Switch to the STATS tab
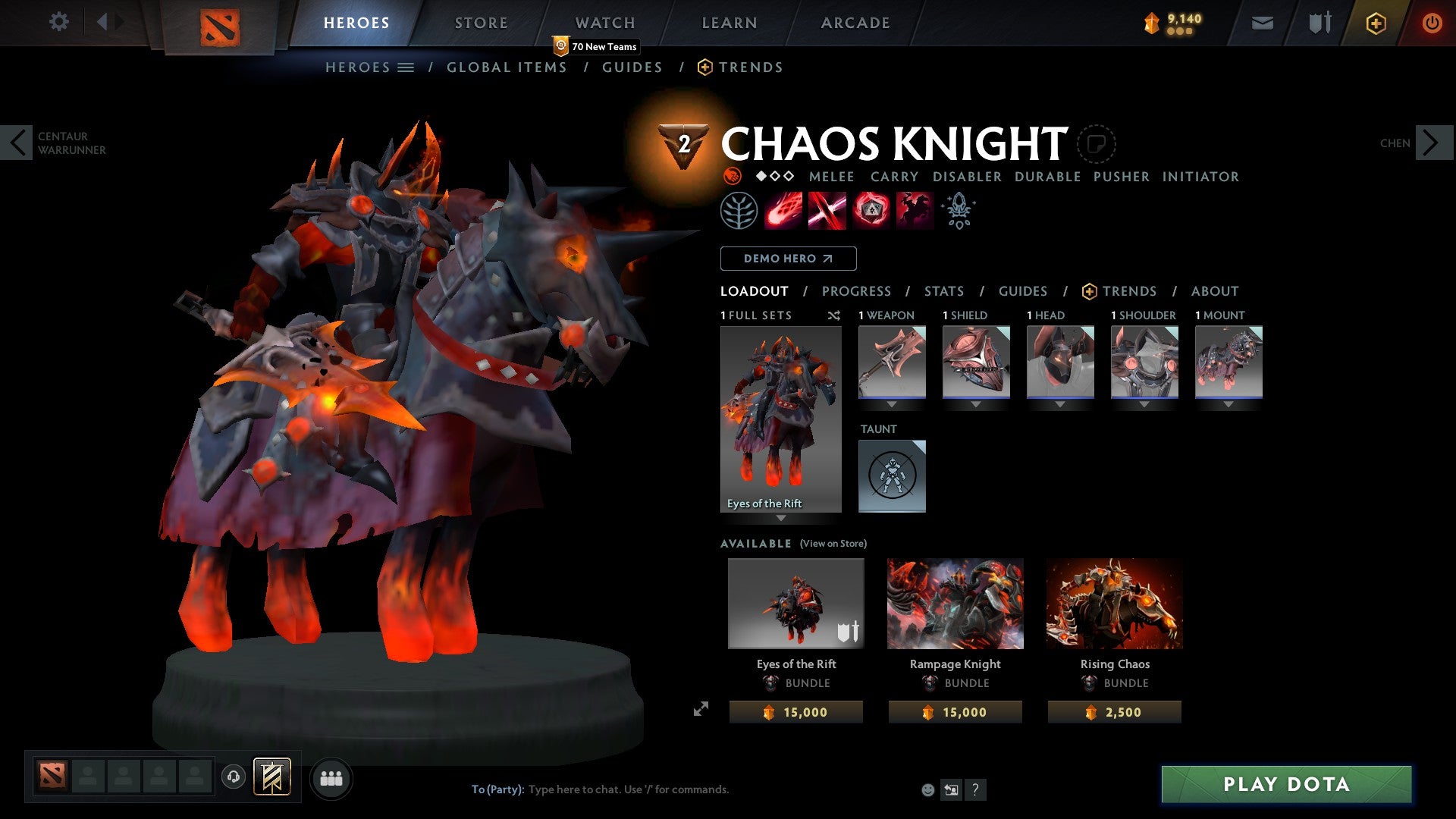1456x819 pixels. (943, 290)
